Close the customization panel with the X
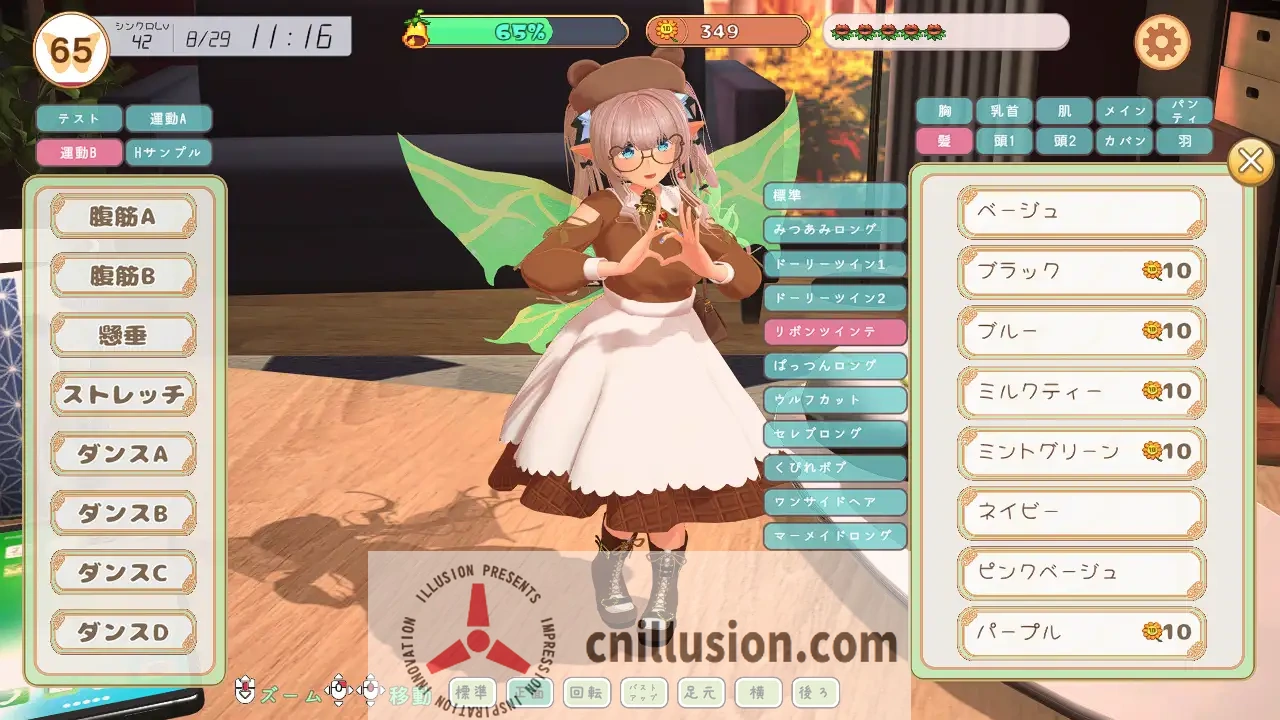The height and width of the screenshot is (720, 1280). click(1249, 162)
